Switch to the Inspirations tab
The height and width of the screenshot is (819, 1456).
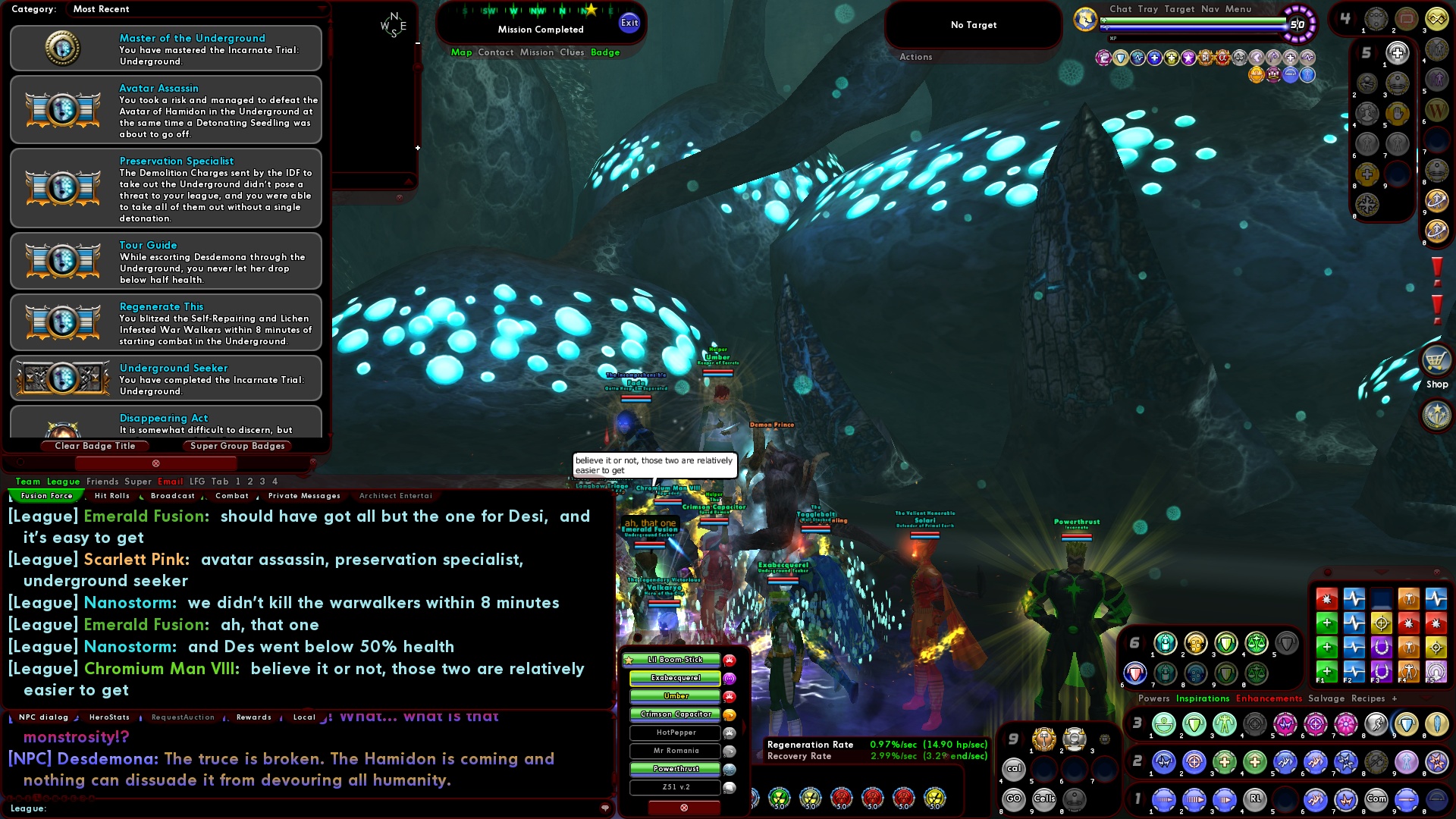point(1204,698)
